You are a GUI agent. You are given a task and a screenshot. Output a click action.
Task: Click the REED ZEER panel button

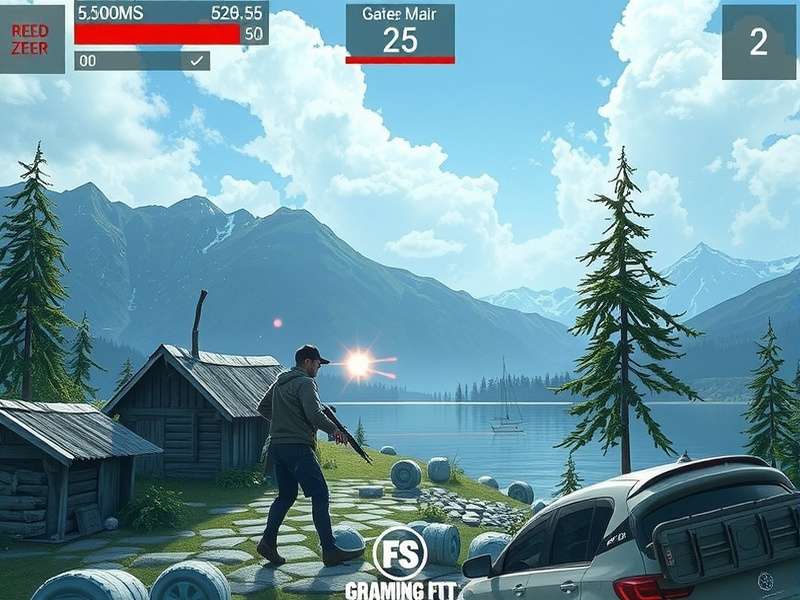tap(31, 39)
